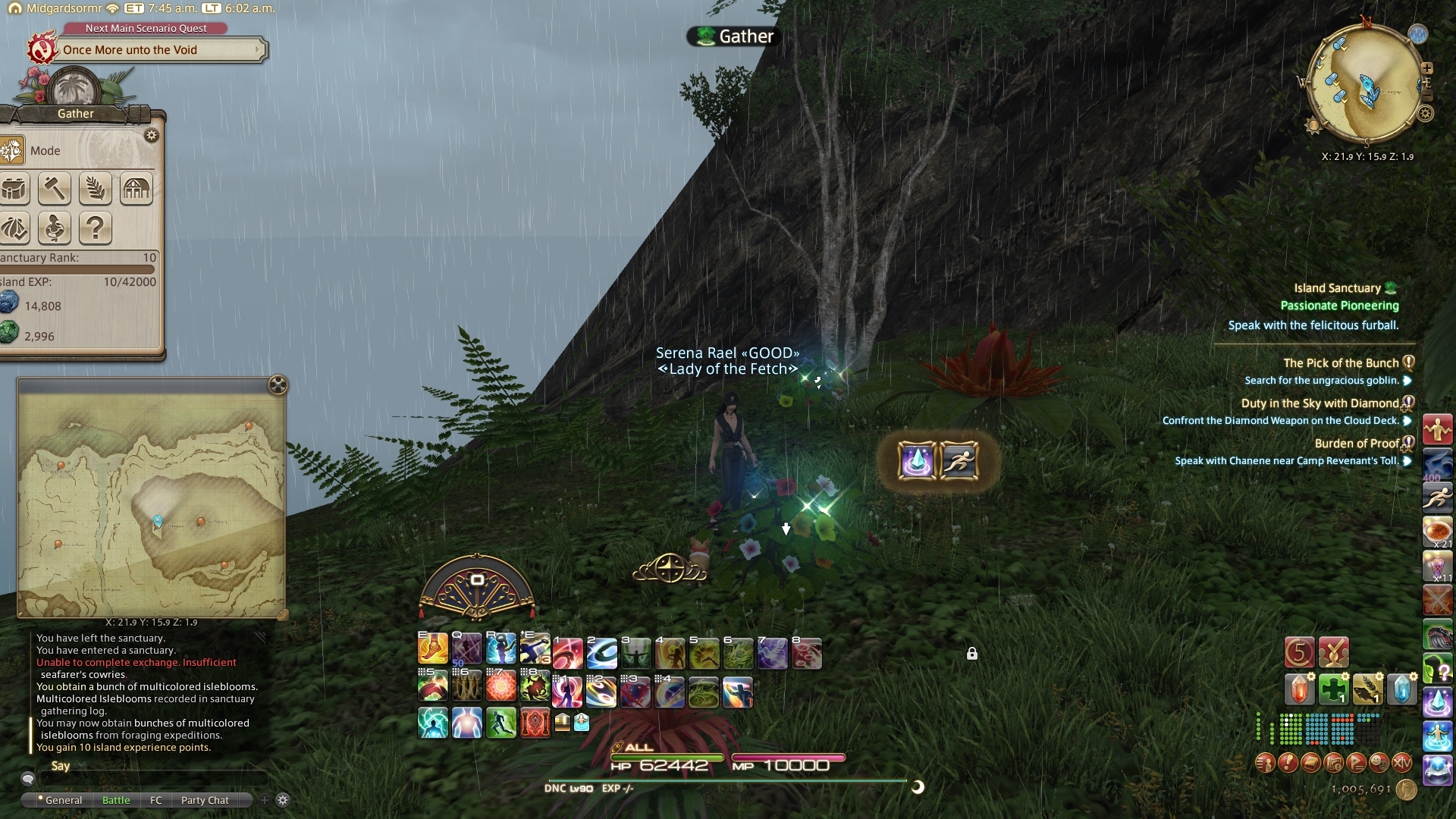Click the hammer icon in the Gather panel
The image size is (1456, 819).
point(54,188)
